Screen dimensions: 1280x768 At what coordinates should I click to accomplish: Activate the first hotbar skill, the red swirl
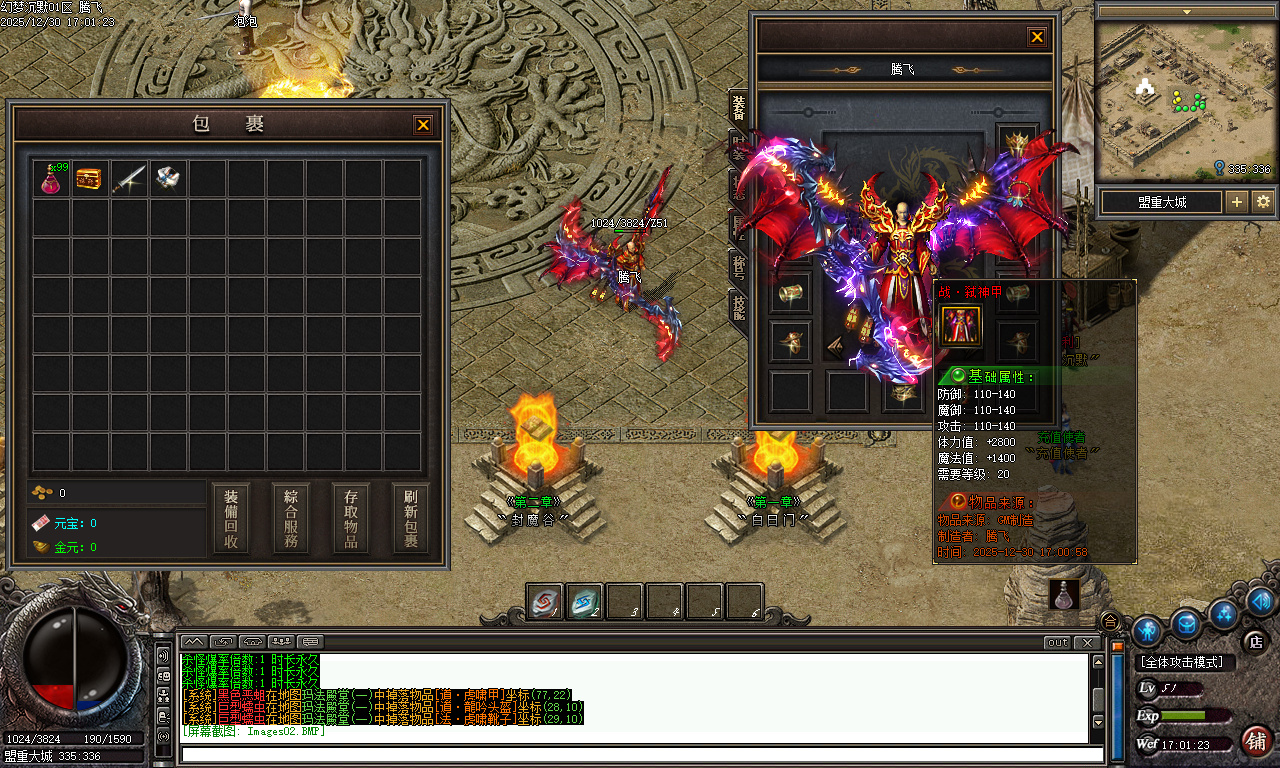click(545, 601)
